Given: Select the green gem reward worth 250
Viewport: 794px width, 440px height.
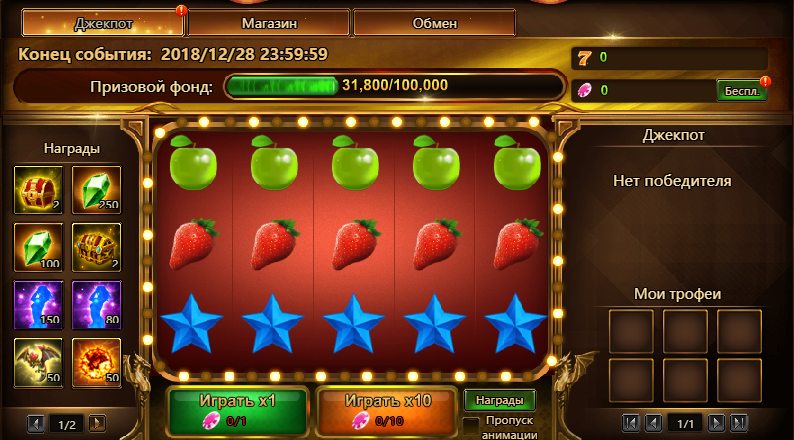Looking at the screenshot, I should (97, 190).
